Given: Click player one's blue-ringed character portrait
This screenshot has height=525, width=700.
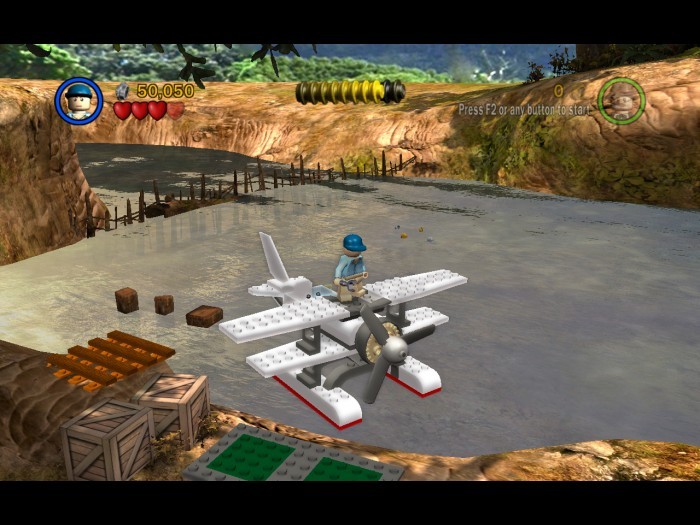Looking at the screenshot, I should 79,100.
